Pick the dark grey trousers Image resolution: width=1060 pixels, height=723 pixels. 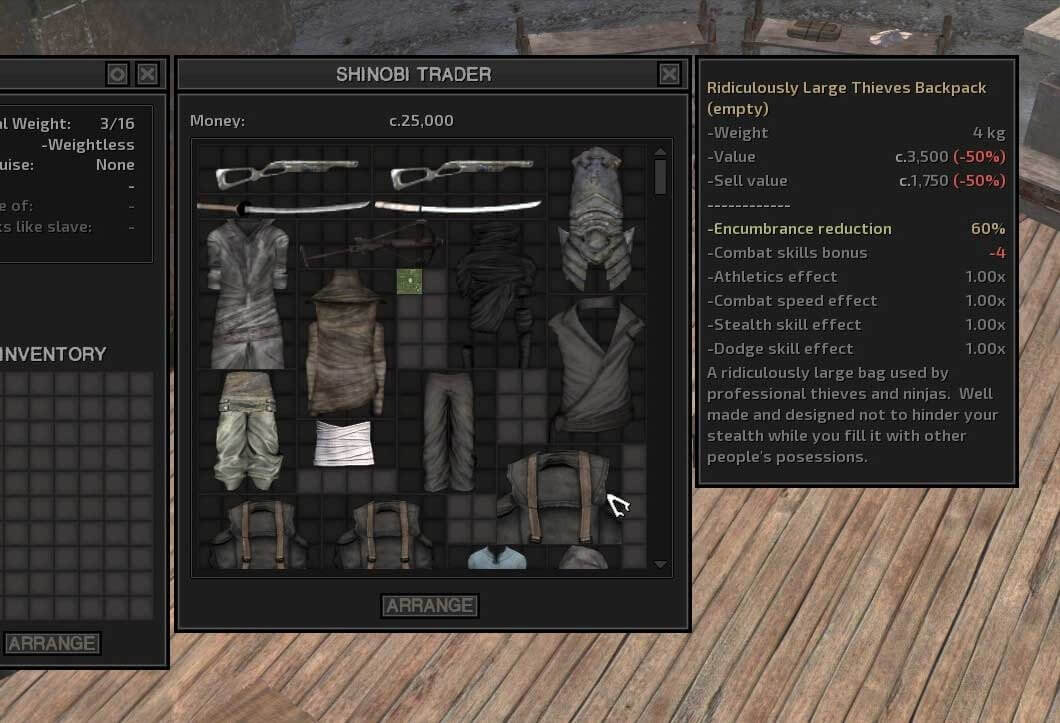[447, 430]
